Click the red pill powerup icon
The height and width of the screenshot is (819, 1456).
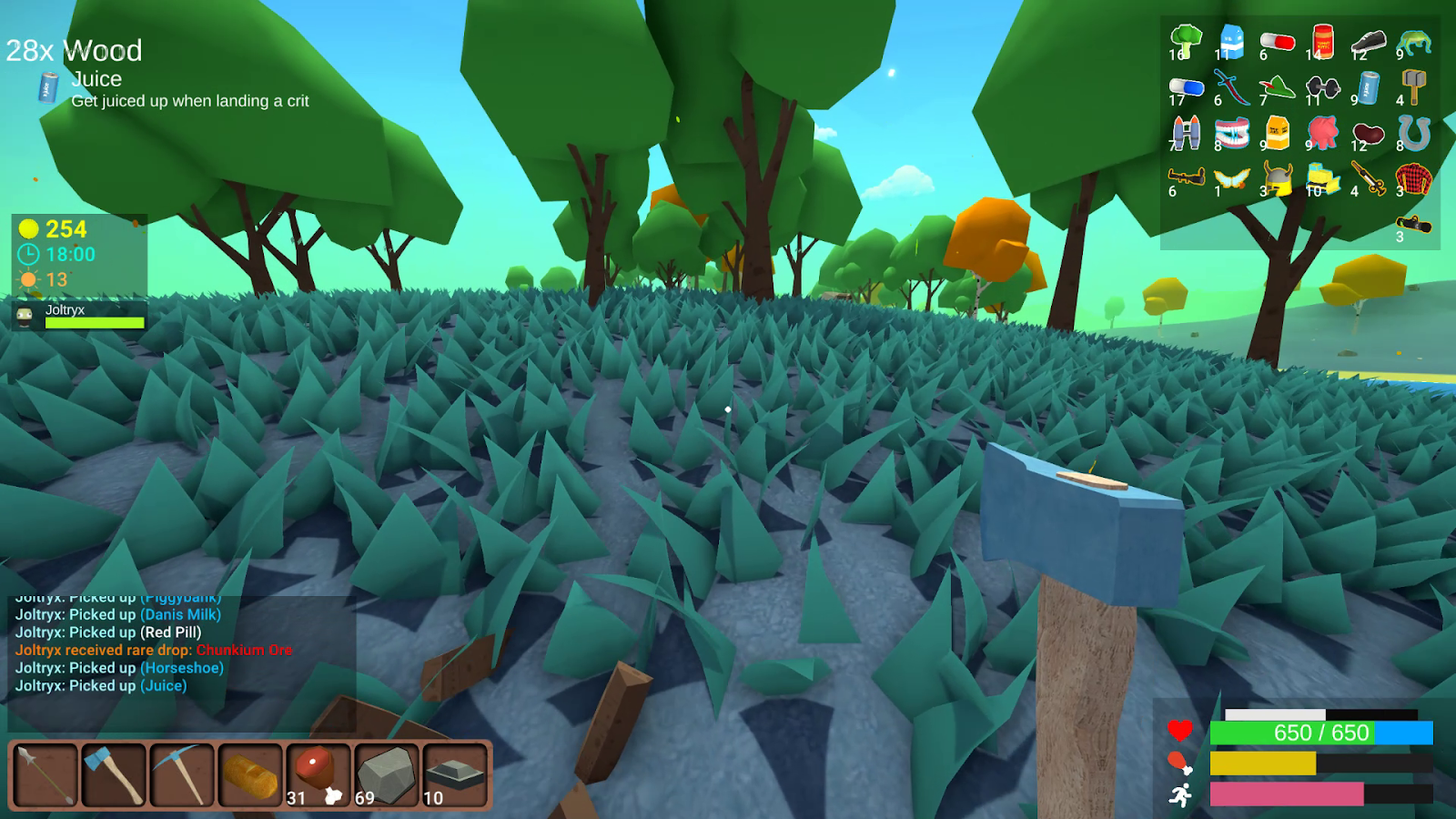coord(1277,42)
